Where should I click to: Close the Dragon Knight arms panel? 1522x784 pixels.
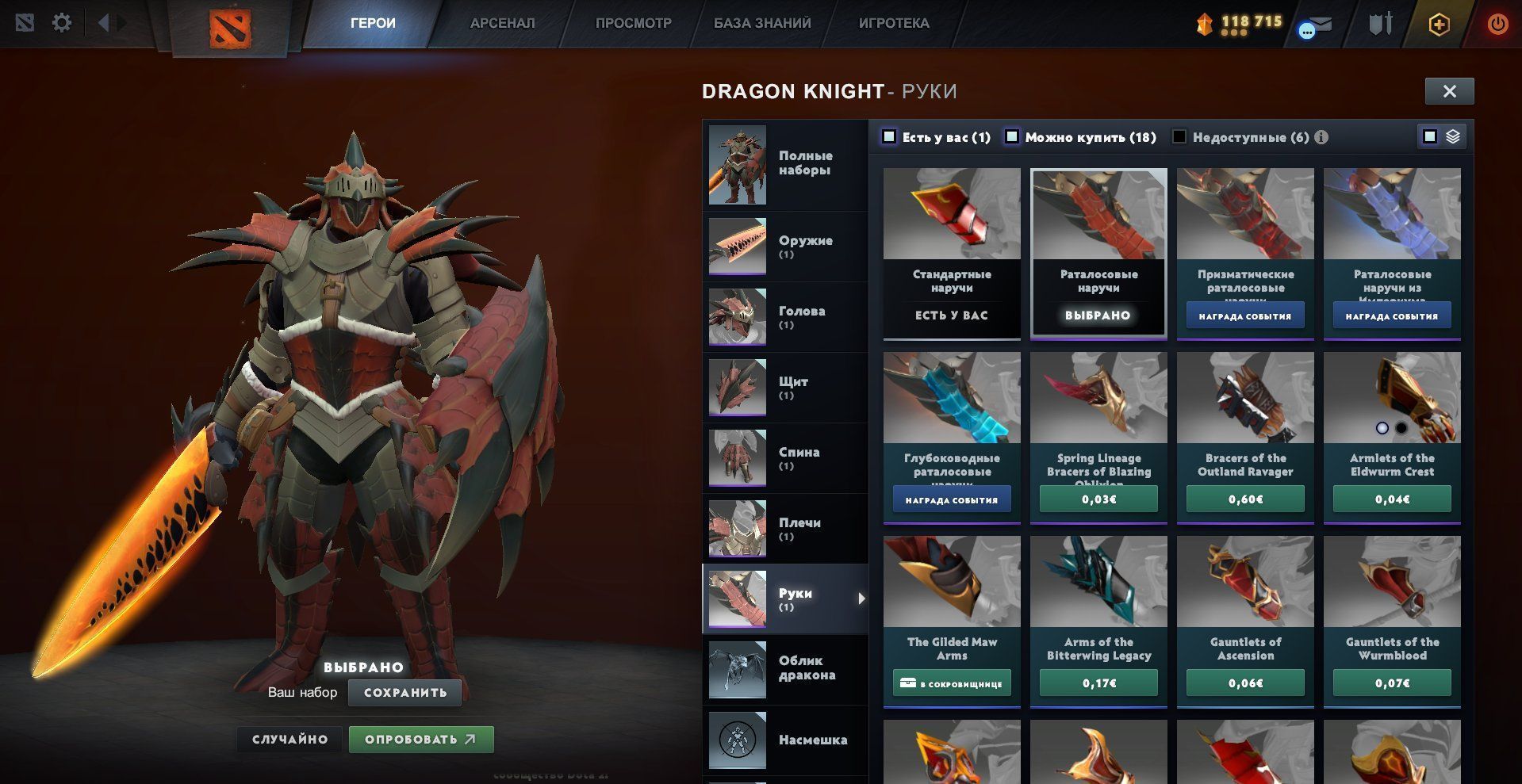(1449, 91)
